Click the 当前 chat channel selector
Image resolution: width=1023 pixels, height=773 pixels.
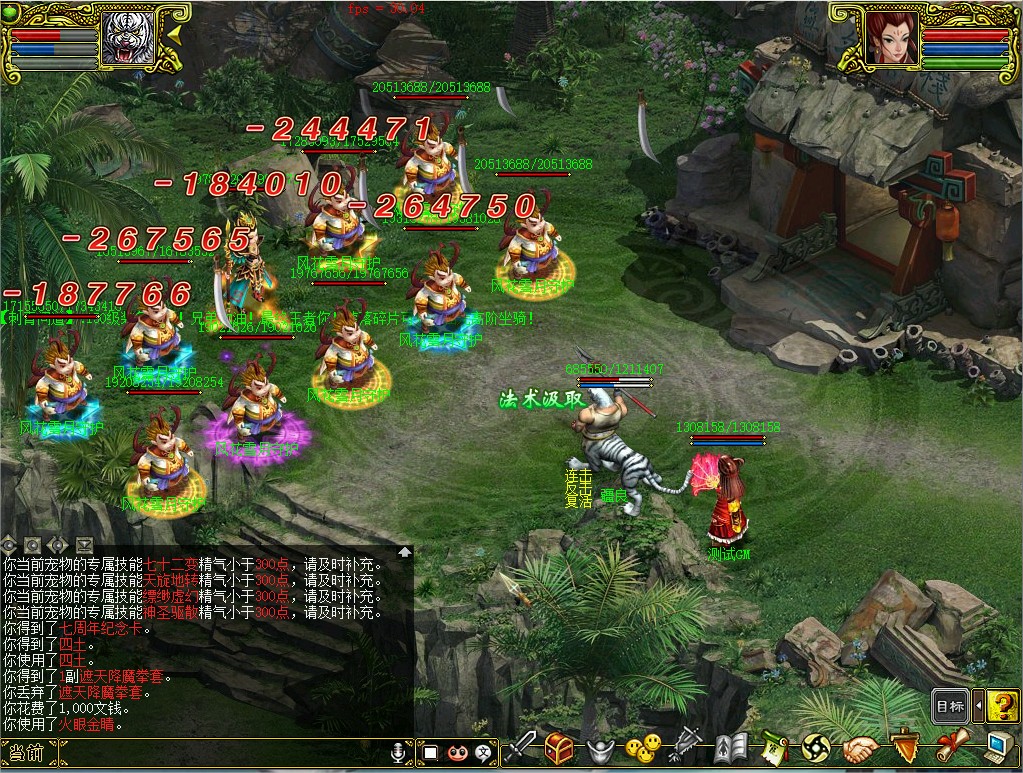point(24,753)
